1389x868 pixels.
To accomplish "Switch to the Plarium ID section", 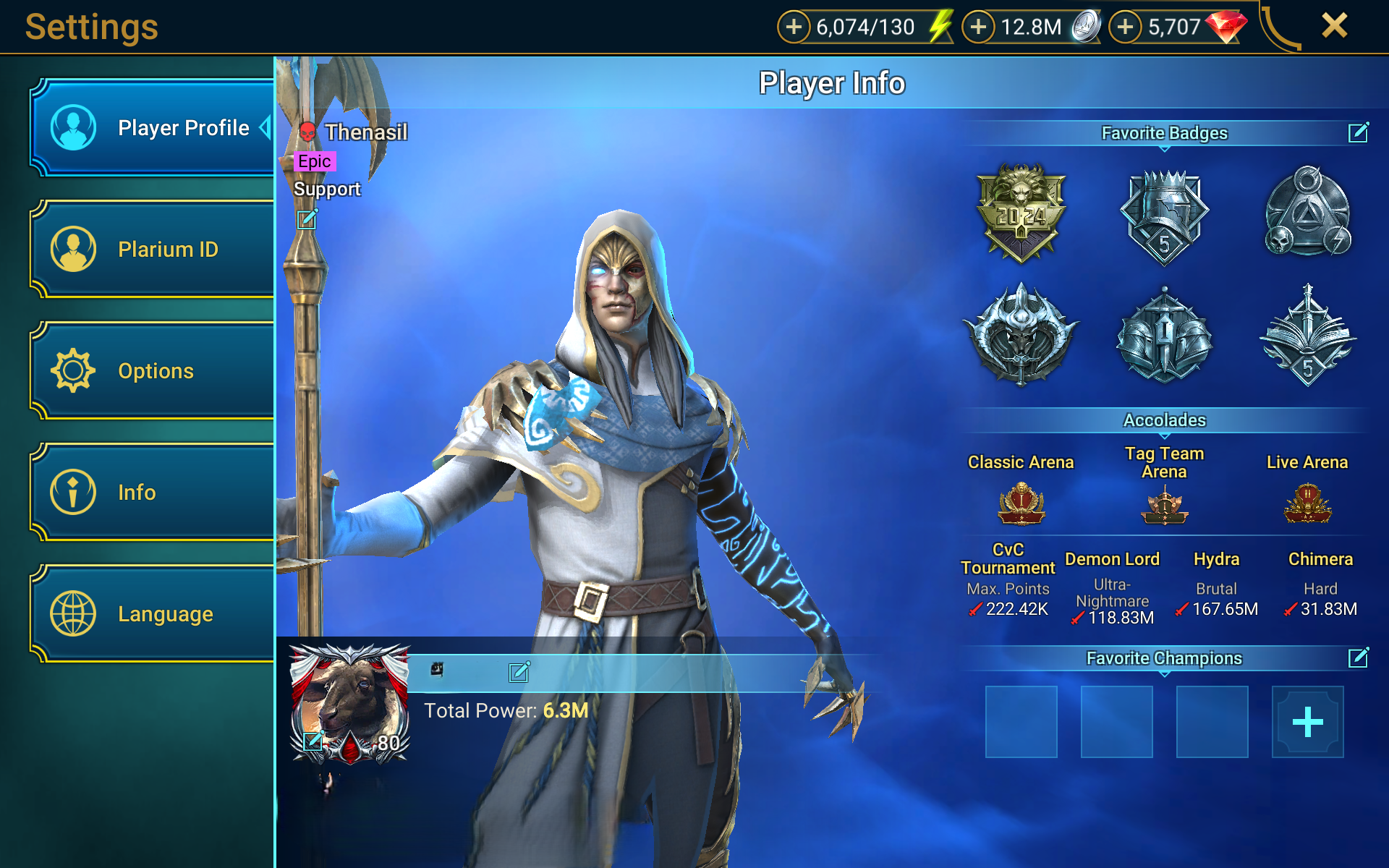I will point(152,250).
